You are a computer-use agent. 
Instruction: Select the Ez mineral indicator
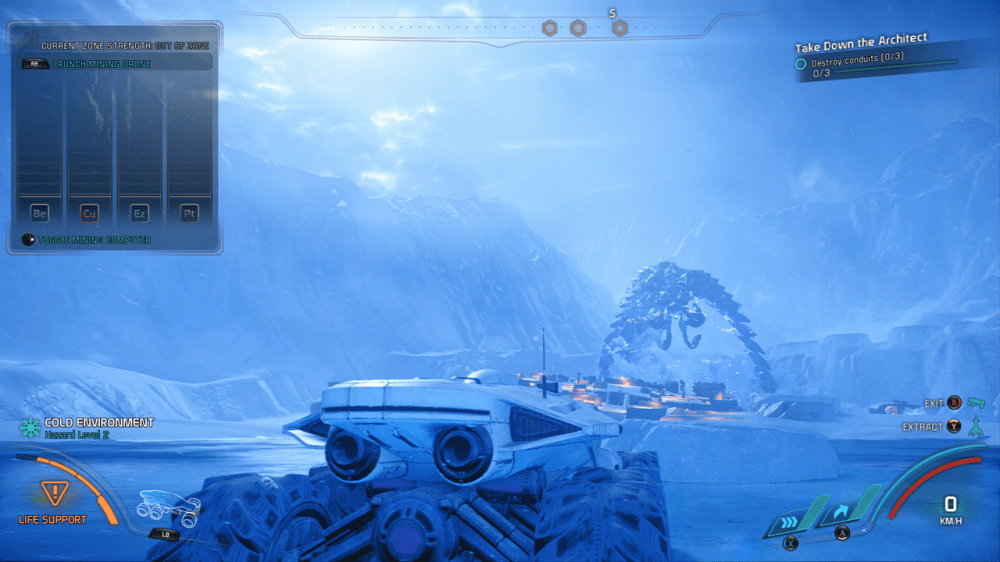tap(140, 213)
